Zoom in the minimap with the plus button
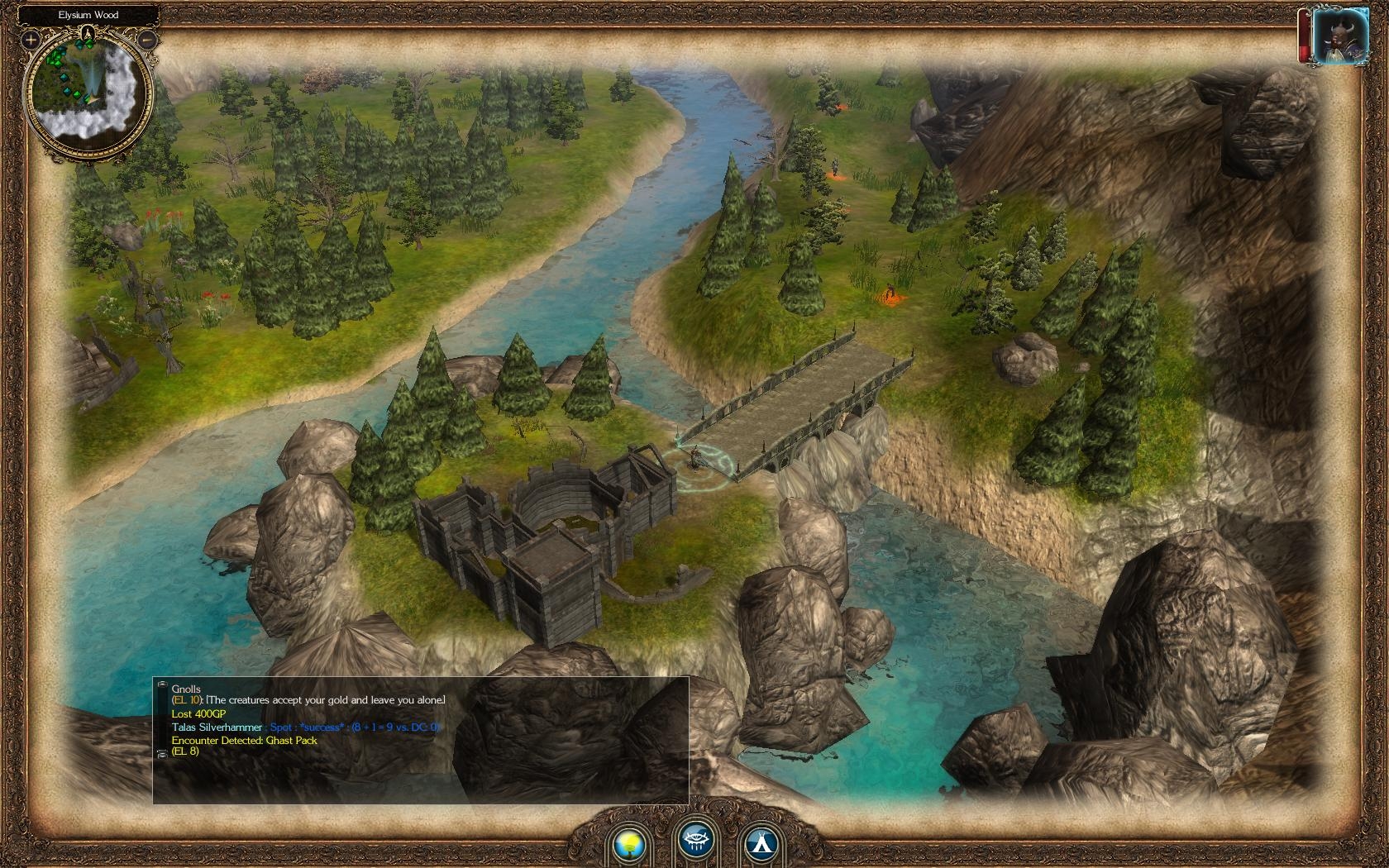1389x868 pixels. (31, 39)
